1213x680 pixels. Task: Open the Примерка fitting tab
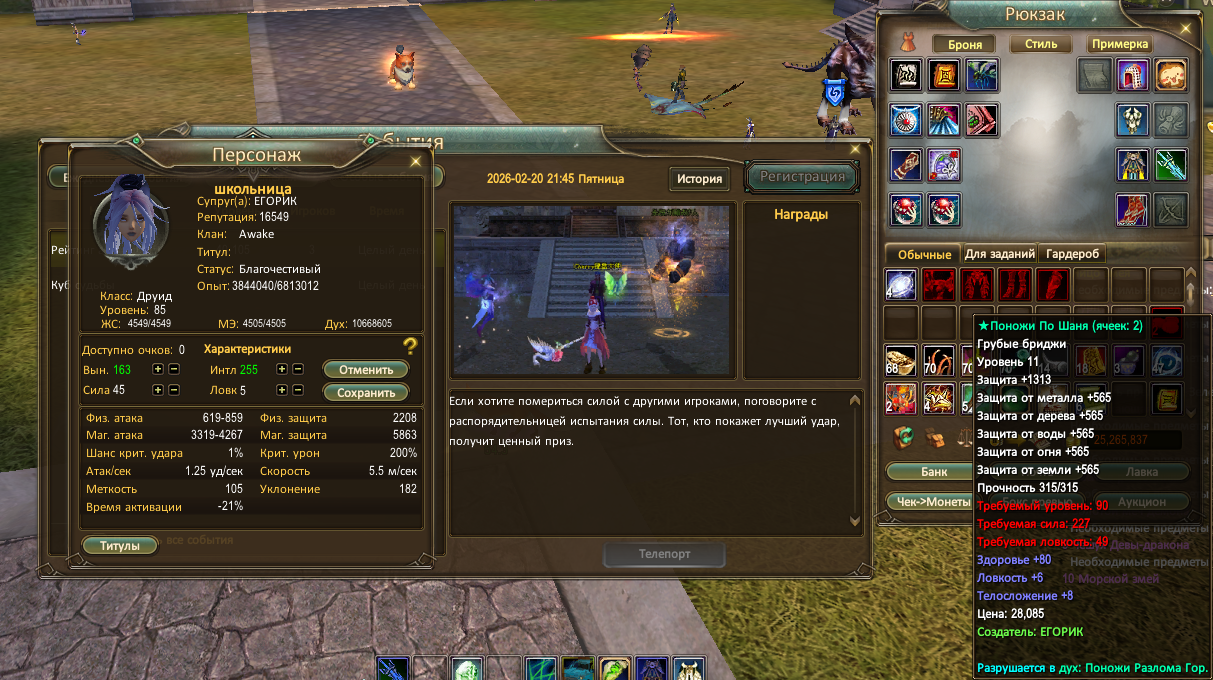pos(1120,44)
